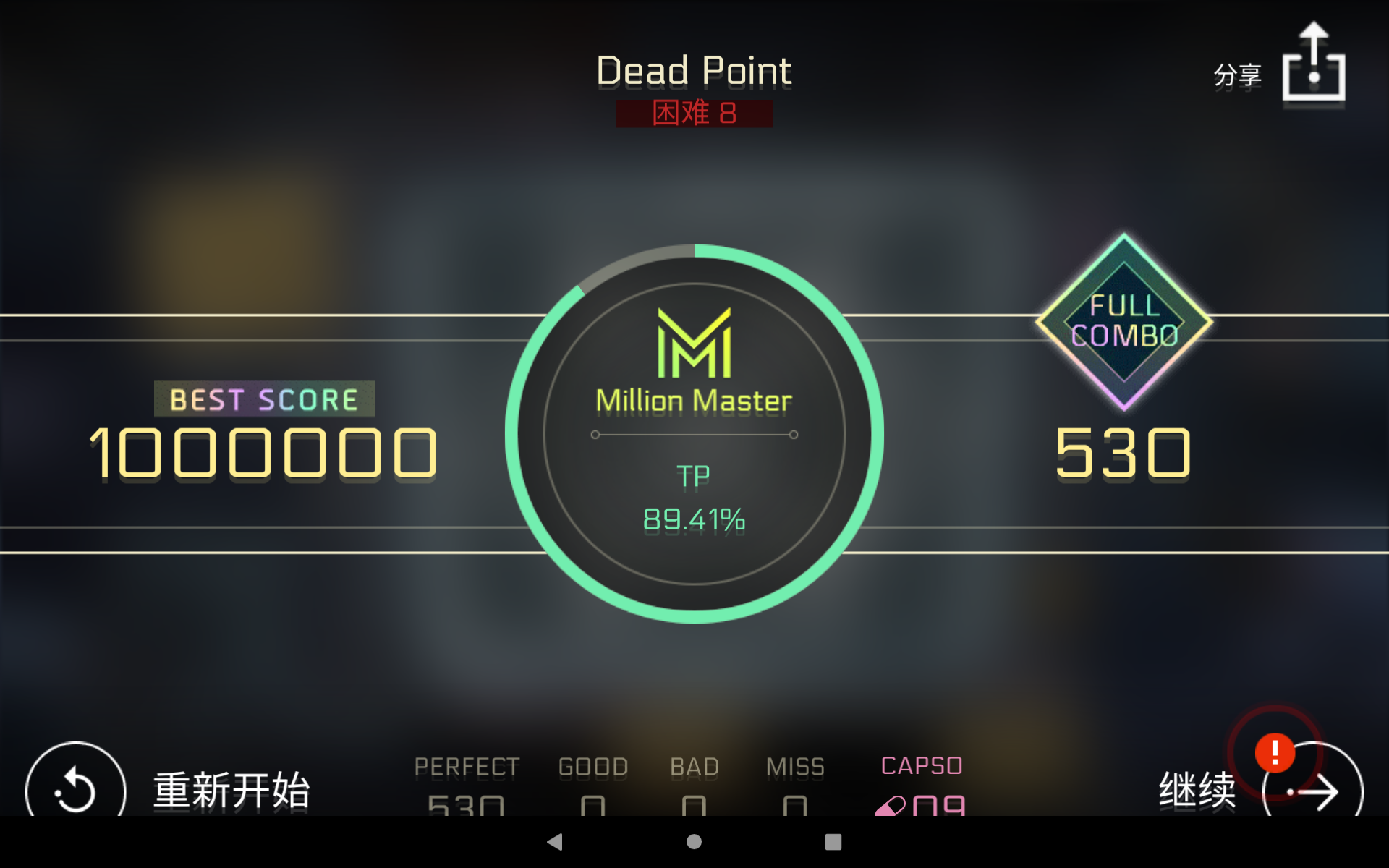Screen dimensions: 1389x868
Task: Select the 困难 8 difficulty badge
Action: click(x=693, y=114)
